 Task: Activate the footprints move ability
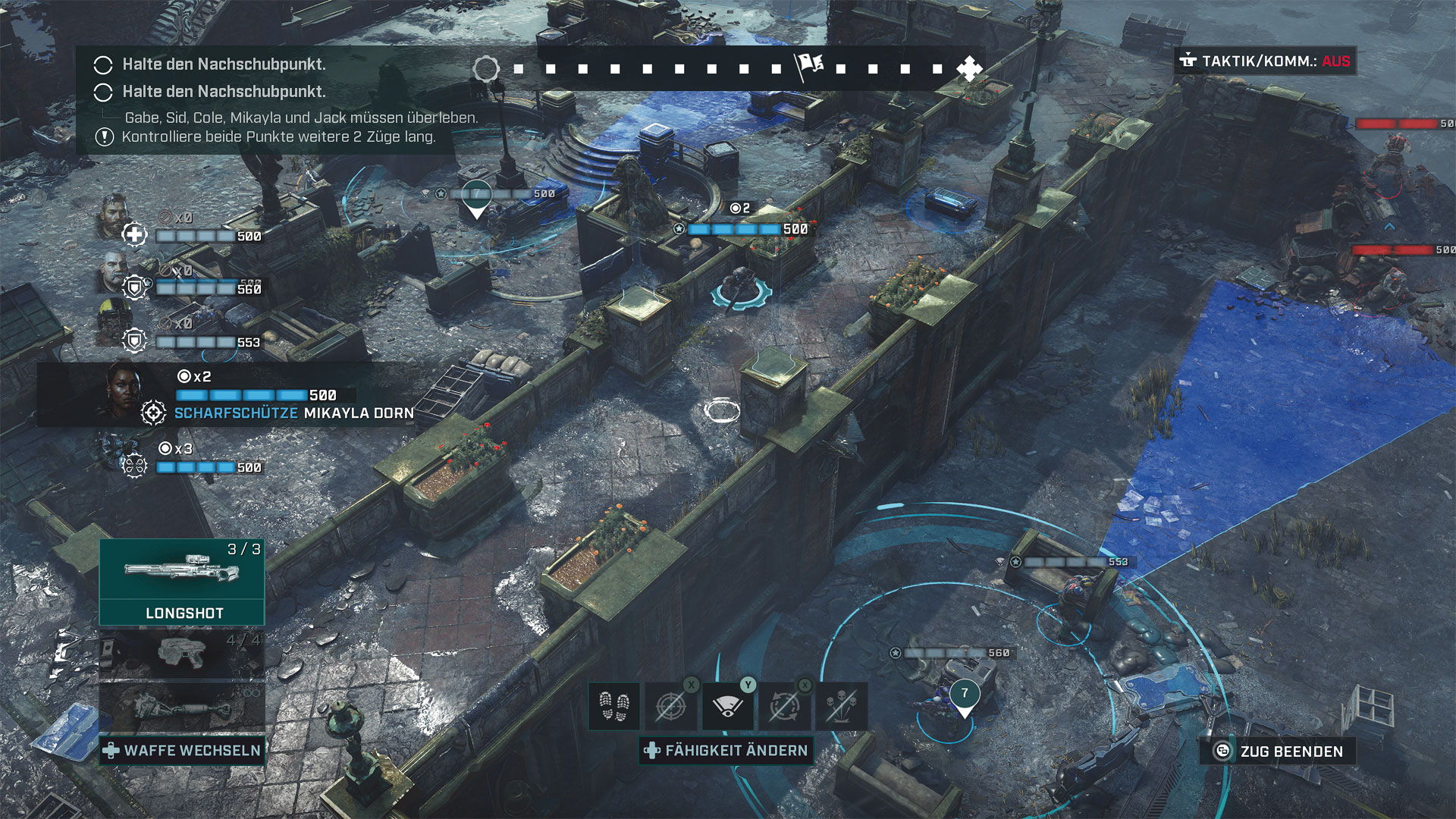point(614,706)
